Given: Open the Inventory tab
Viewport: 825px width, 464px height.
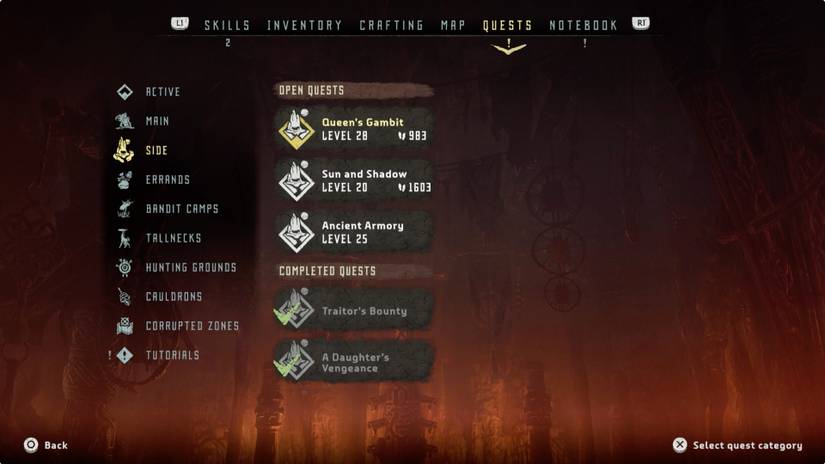Looking at the screenshot, I should (x=304, y=25).
